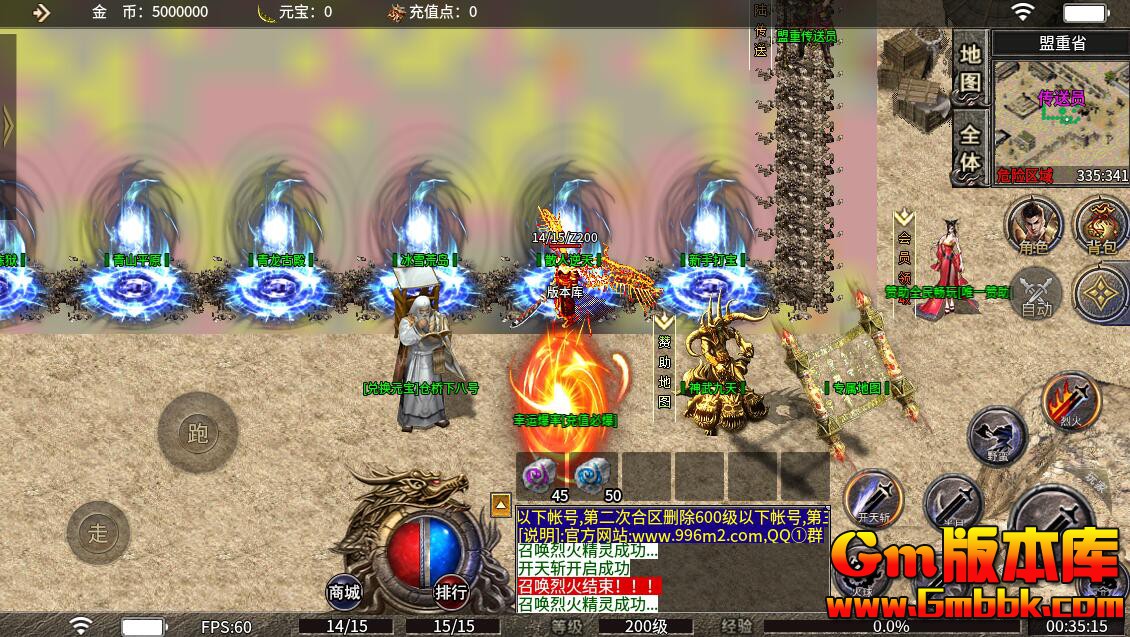
Task: Expand the chat log with the arrow
Action: [x=501, y=504]
